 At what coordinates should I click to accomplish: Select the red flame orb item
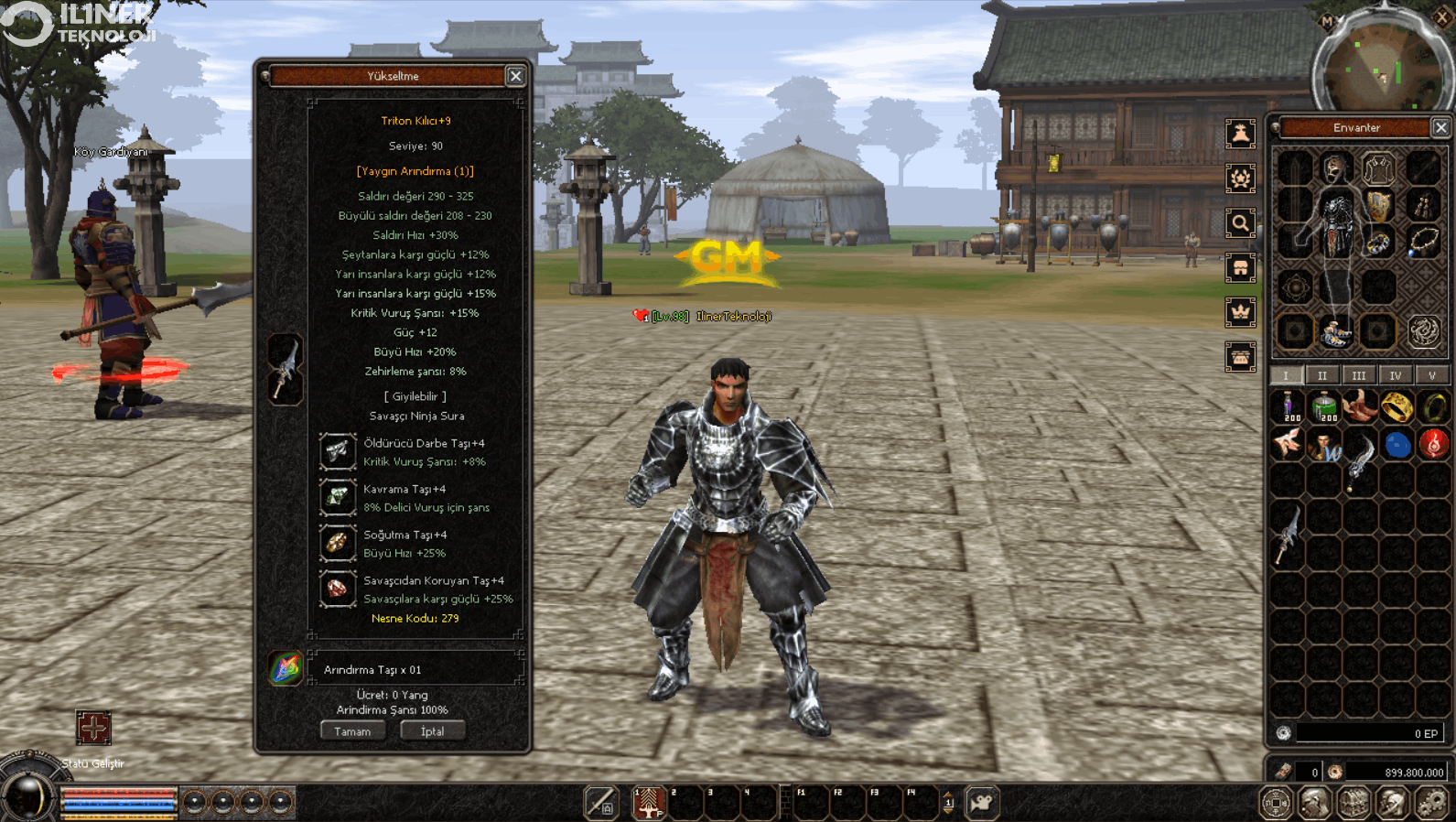coord(1433,445)
